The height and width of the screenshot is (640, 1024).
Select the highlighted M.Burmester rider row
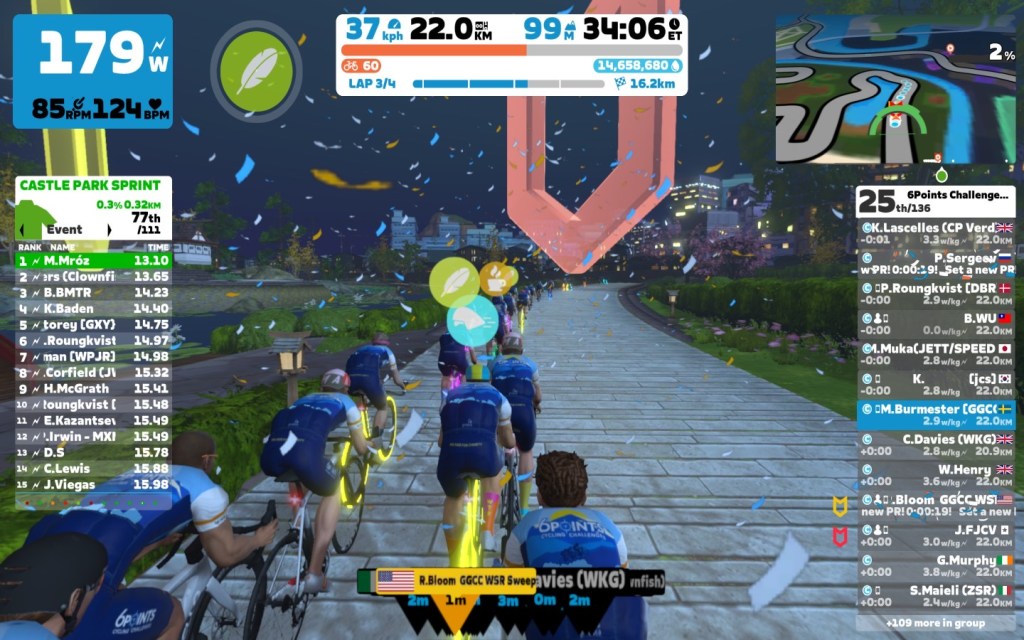936,414
